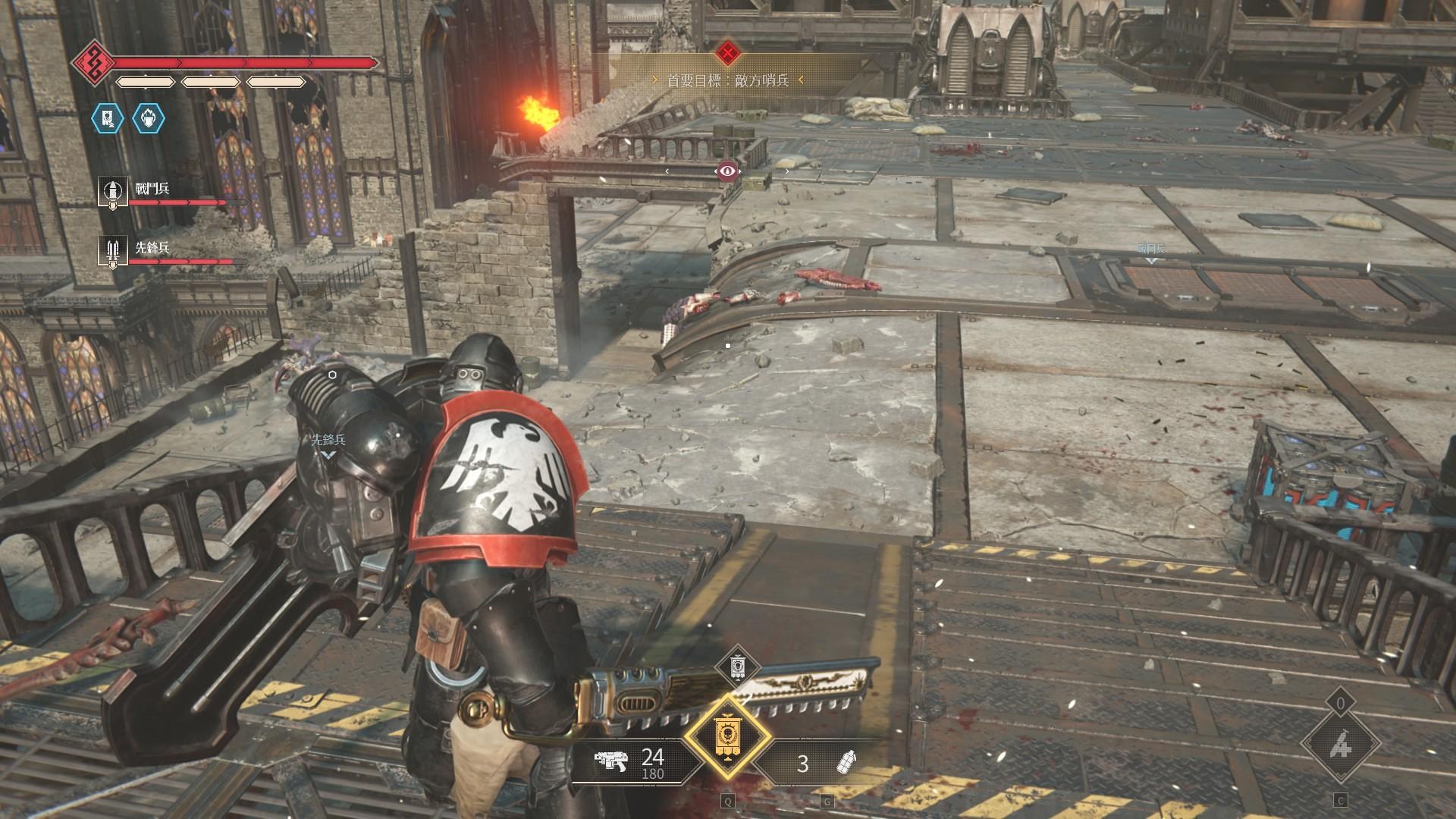Activate the golden banner ability

coord(727,738)
